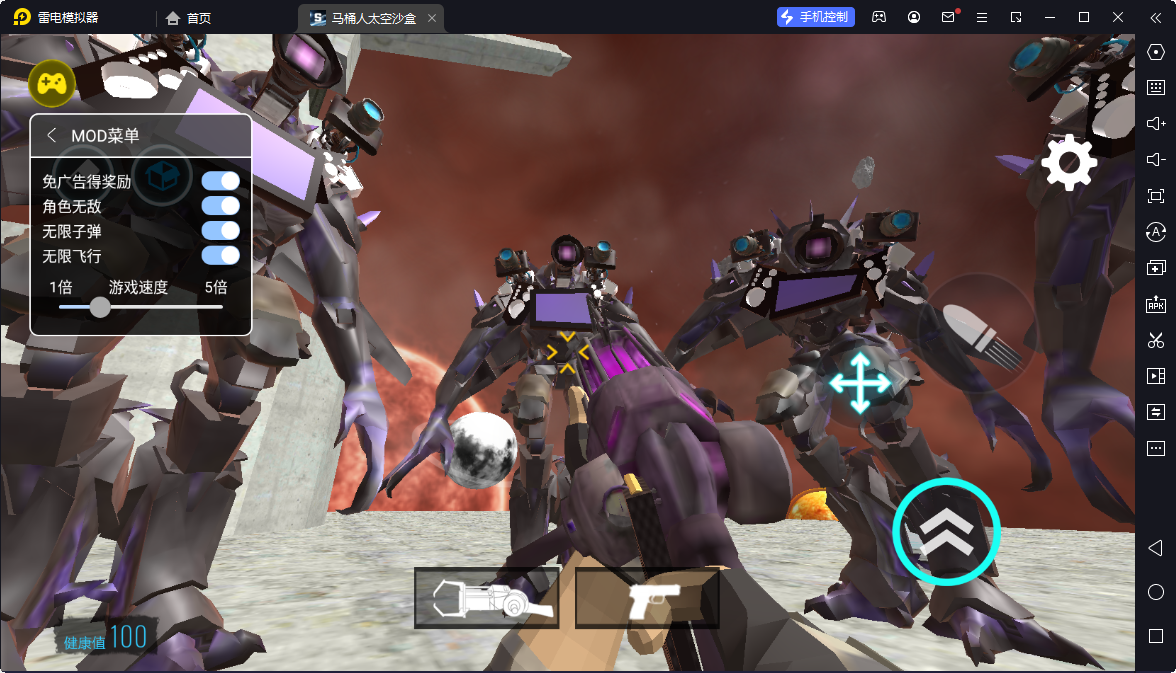Turn off the 无限子弹 switch

tap(220, 231)
